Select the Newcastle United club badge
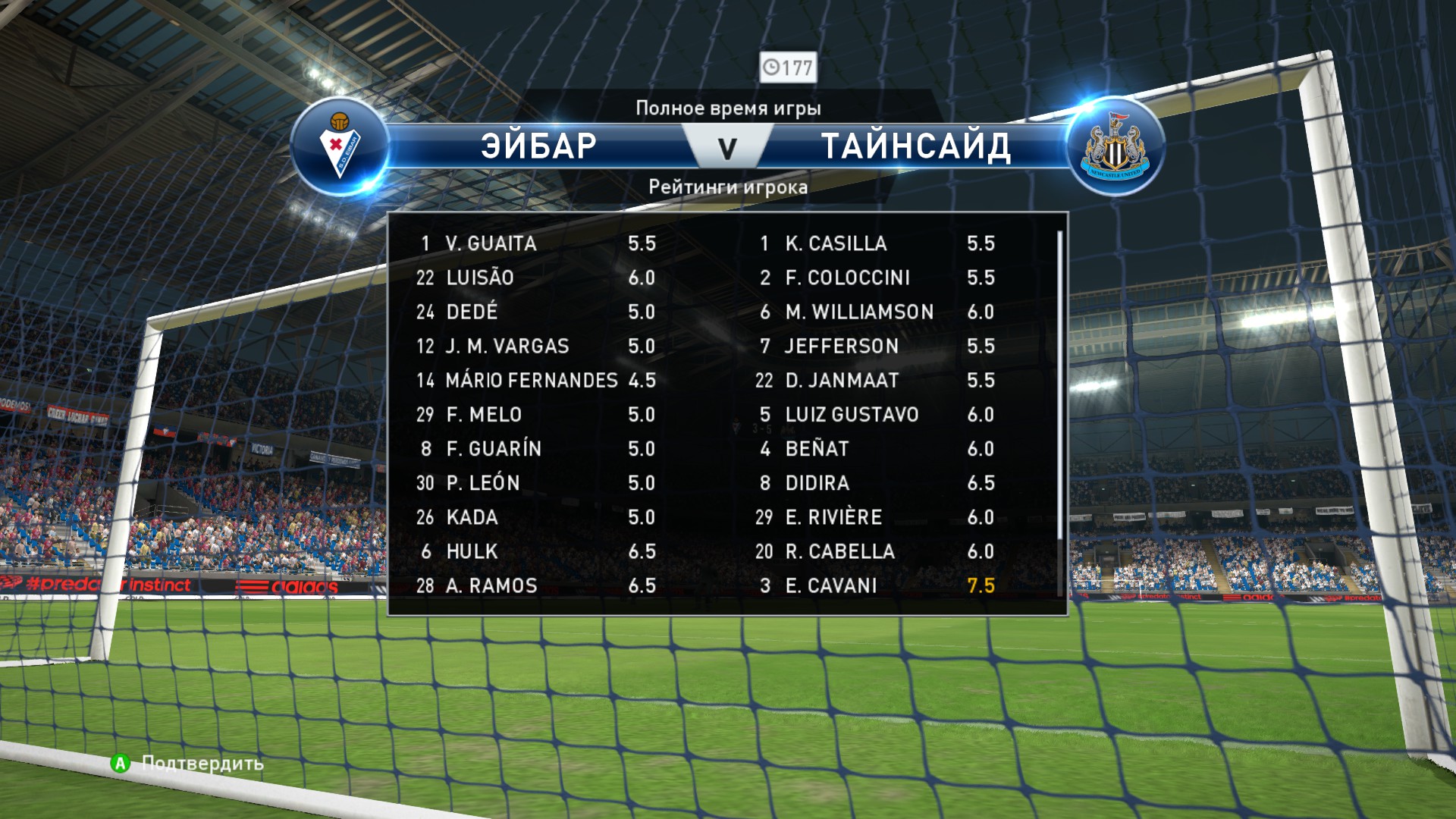1456x819 pixels. click(1115, 146)
